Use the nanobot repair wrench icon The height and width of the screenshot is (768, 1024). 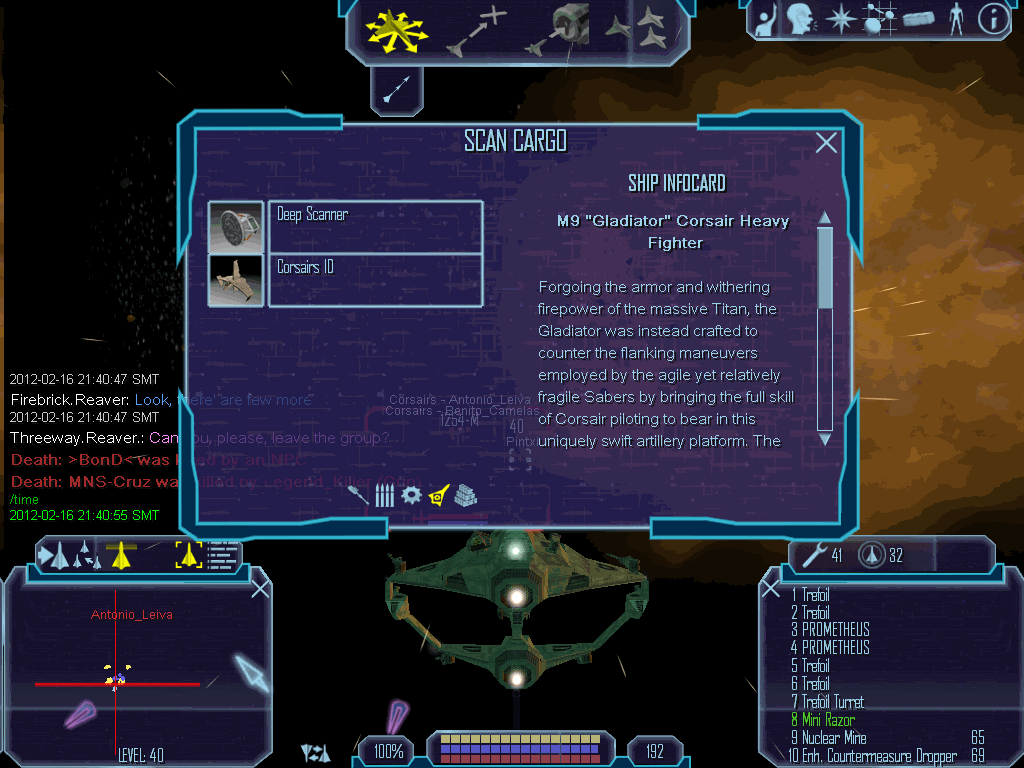[x=816, y=555]
